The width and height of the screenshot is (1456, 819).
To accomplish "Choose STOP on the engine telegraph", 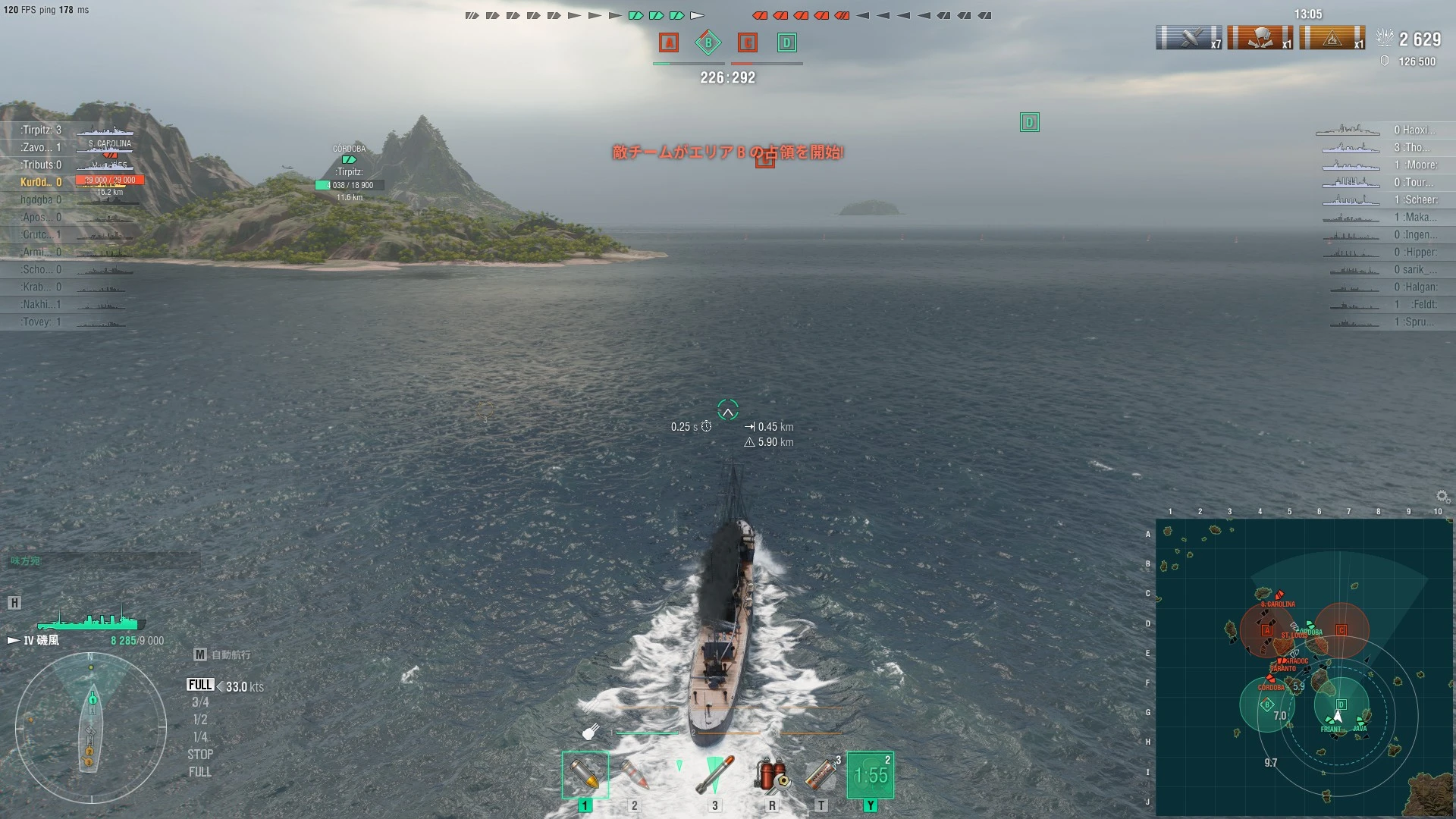I will (x=200, y=755).
